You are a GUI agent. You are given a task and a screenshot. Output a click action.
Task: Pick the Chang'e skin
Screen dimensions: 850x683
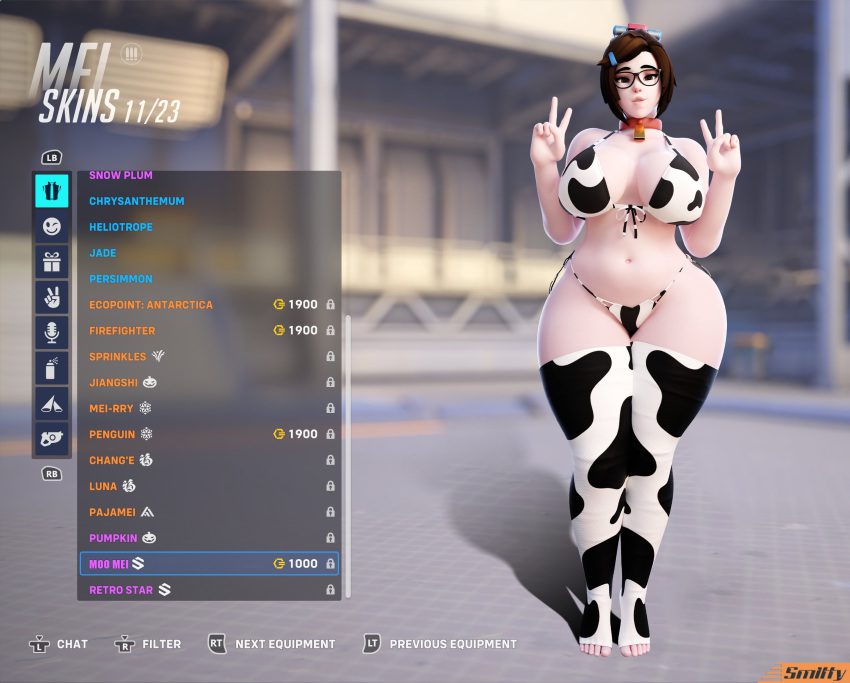[113, 460]
